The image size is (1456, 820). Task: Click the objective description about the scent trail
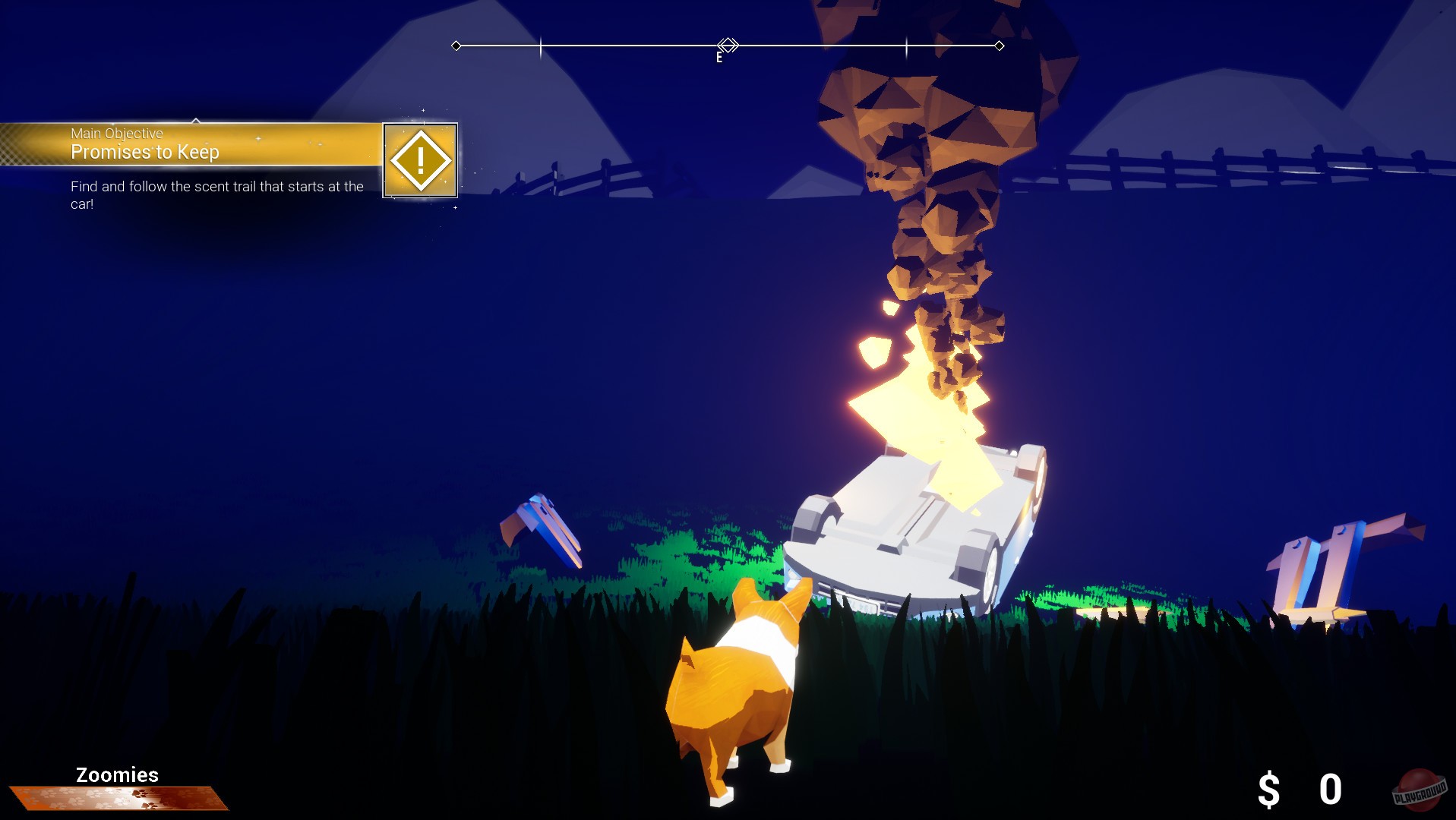216,194
